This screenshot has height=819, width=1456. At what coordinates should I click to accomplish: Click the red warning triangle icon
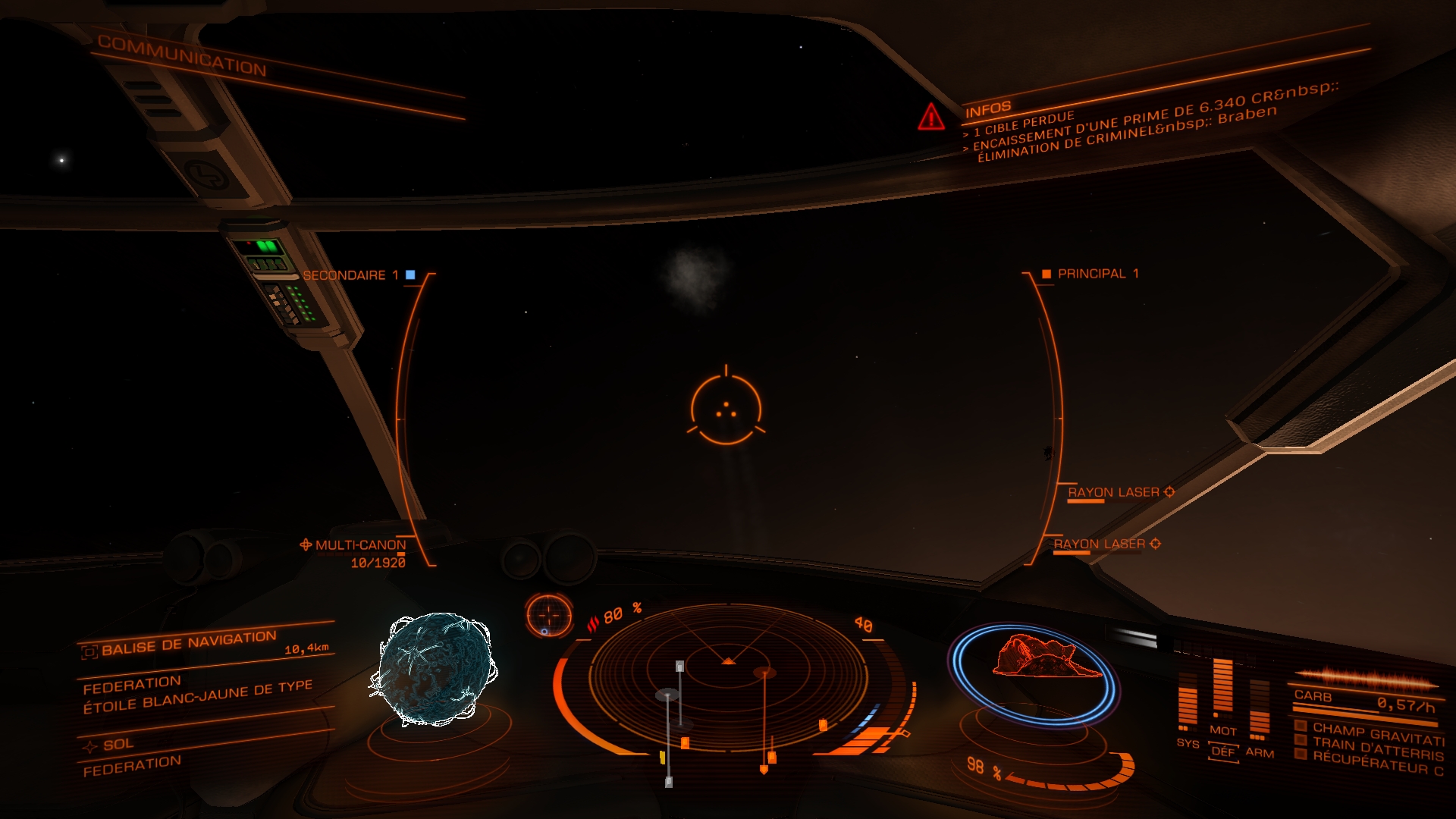pos(930,118)
